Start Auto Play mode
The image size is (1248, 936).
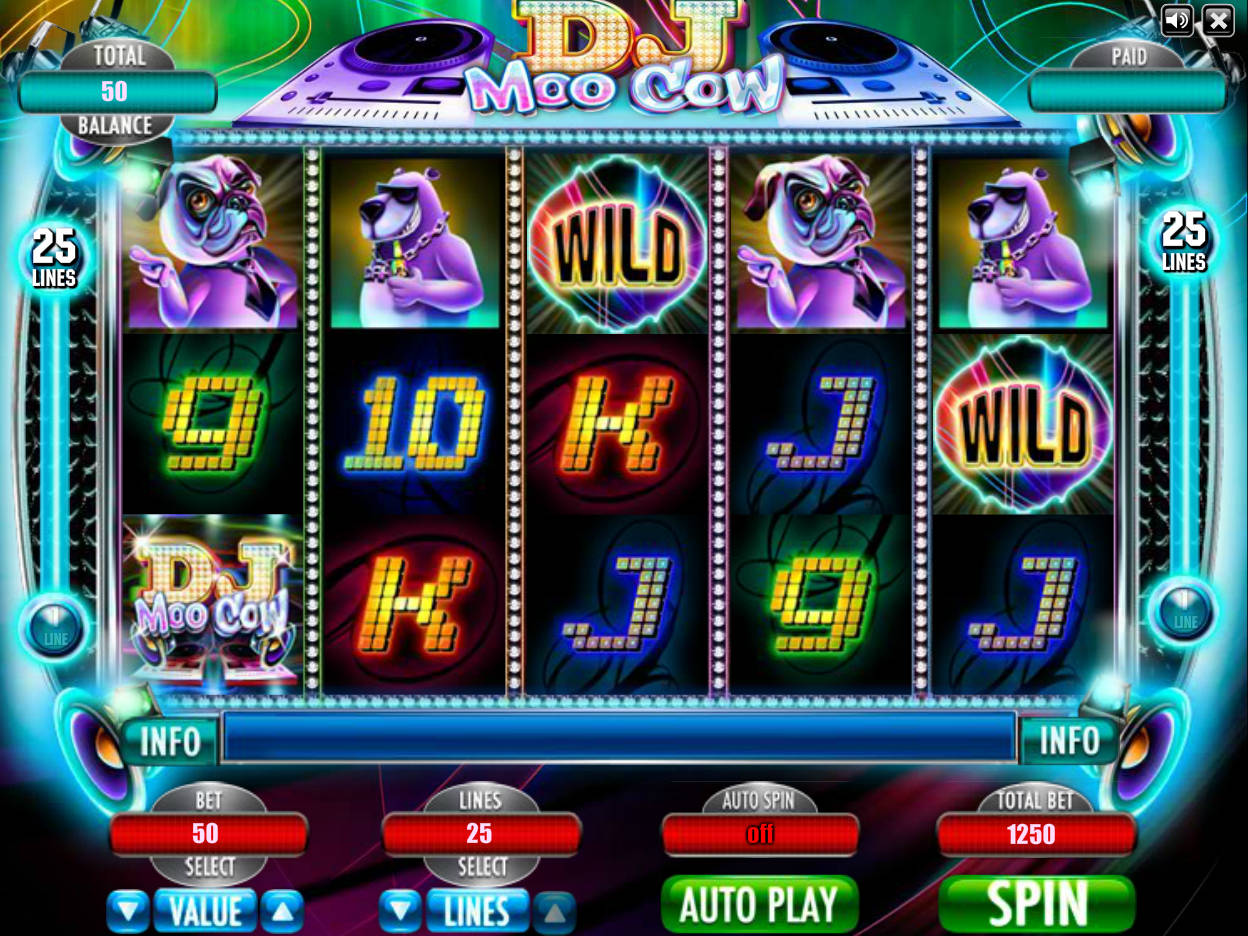(759, 904)
